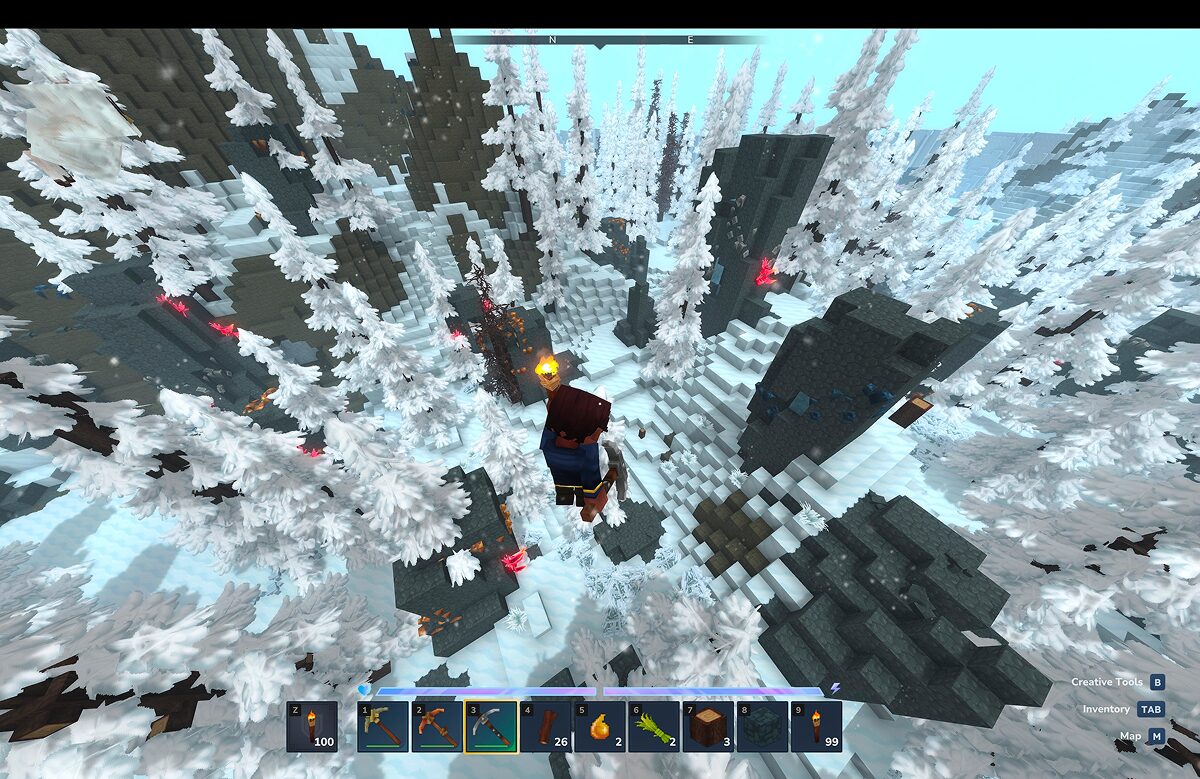Image resolution: width=1200 pixels, height=779 pixels.
Task: Choose the green plant fiber bundle
Action: [653, 726]
